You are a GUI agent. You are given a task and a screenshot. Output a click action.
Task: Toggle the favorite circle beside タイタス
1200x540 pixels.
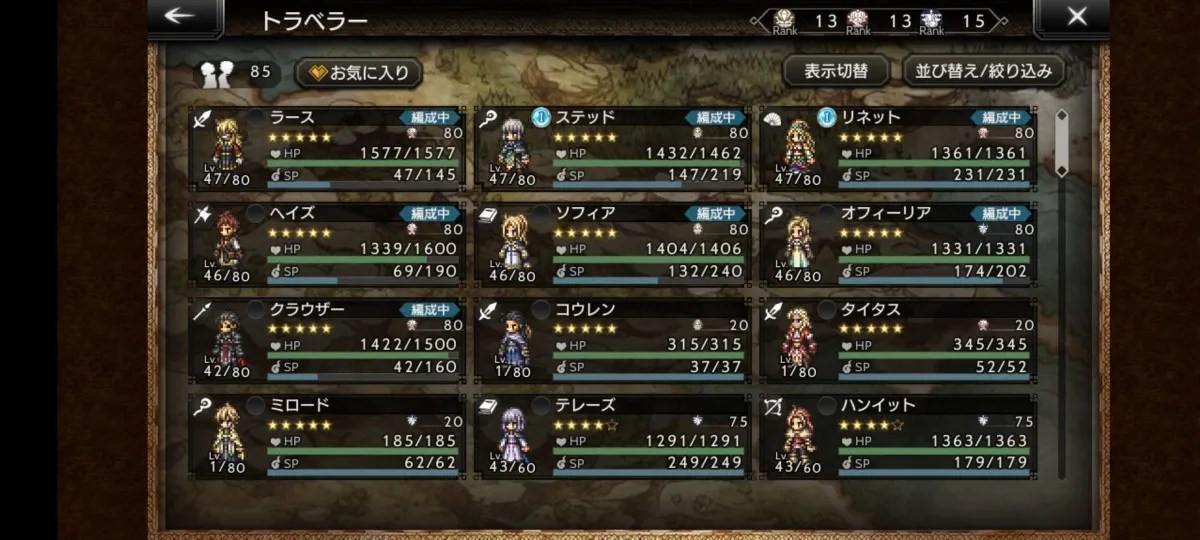826,310
